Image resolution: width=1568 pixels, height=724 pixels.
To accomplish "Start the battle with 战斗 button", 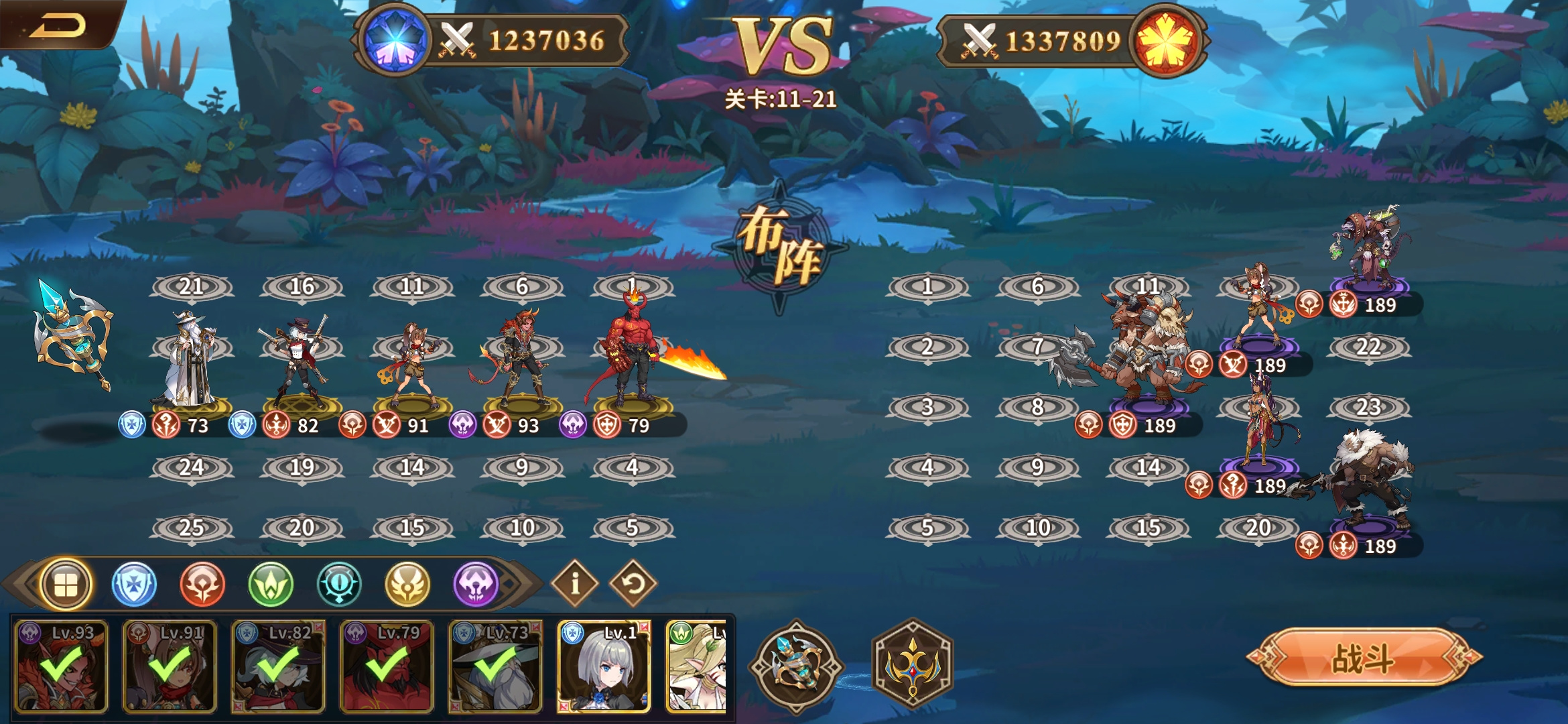I will [x=1364, y=657].
